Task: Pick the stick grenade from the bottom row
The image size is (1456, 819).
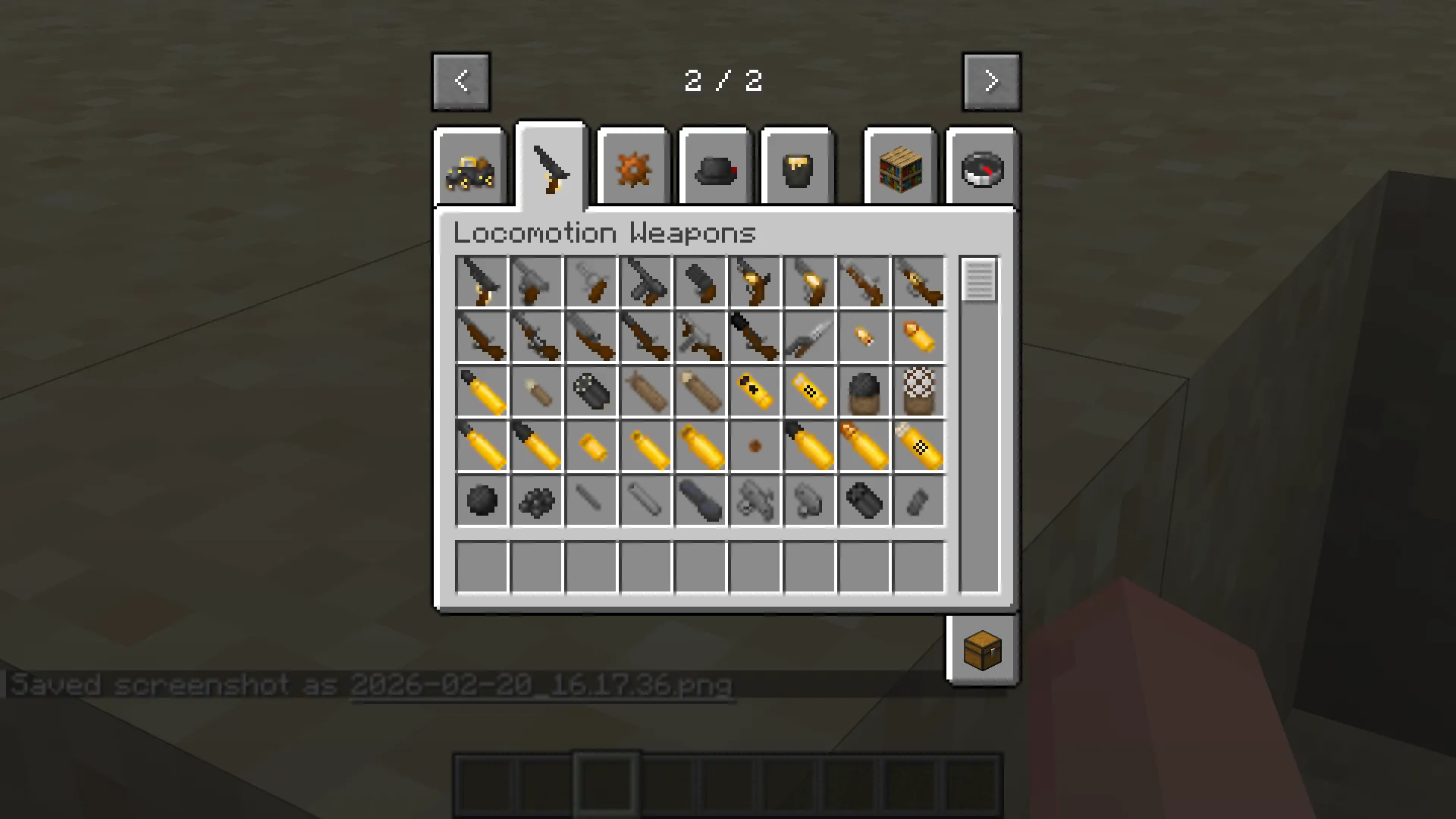Action: coord(700,500)
